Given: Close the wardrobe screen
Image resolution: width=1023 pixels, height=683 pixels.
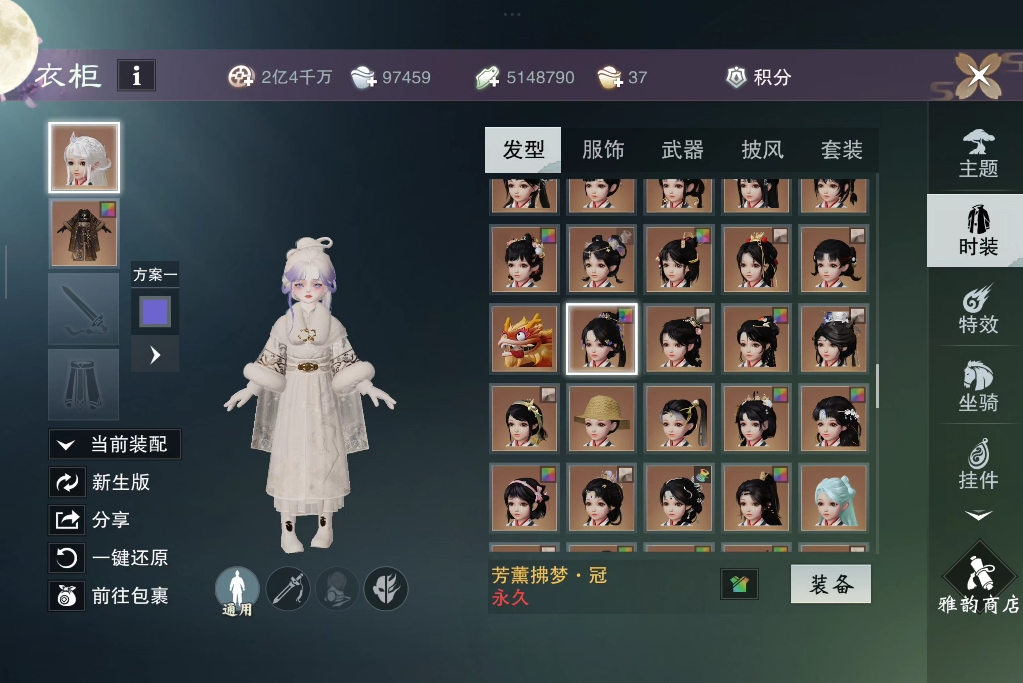Looking at the screenshot, I should click(x=978, y=74).
